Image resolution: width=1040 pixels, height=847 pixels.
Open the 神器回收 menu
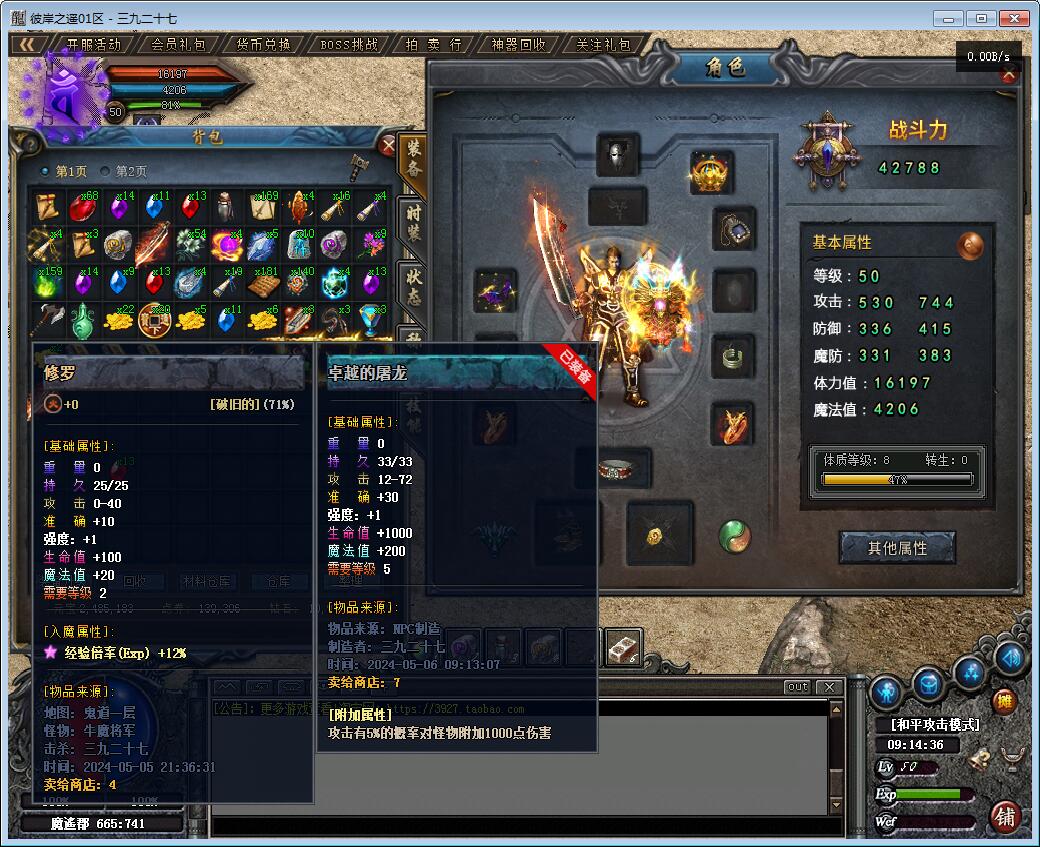pos(519,44)
